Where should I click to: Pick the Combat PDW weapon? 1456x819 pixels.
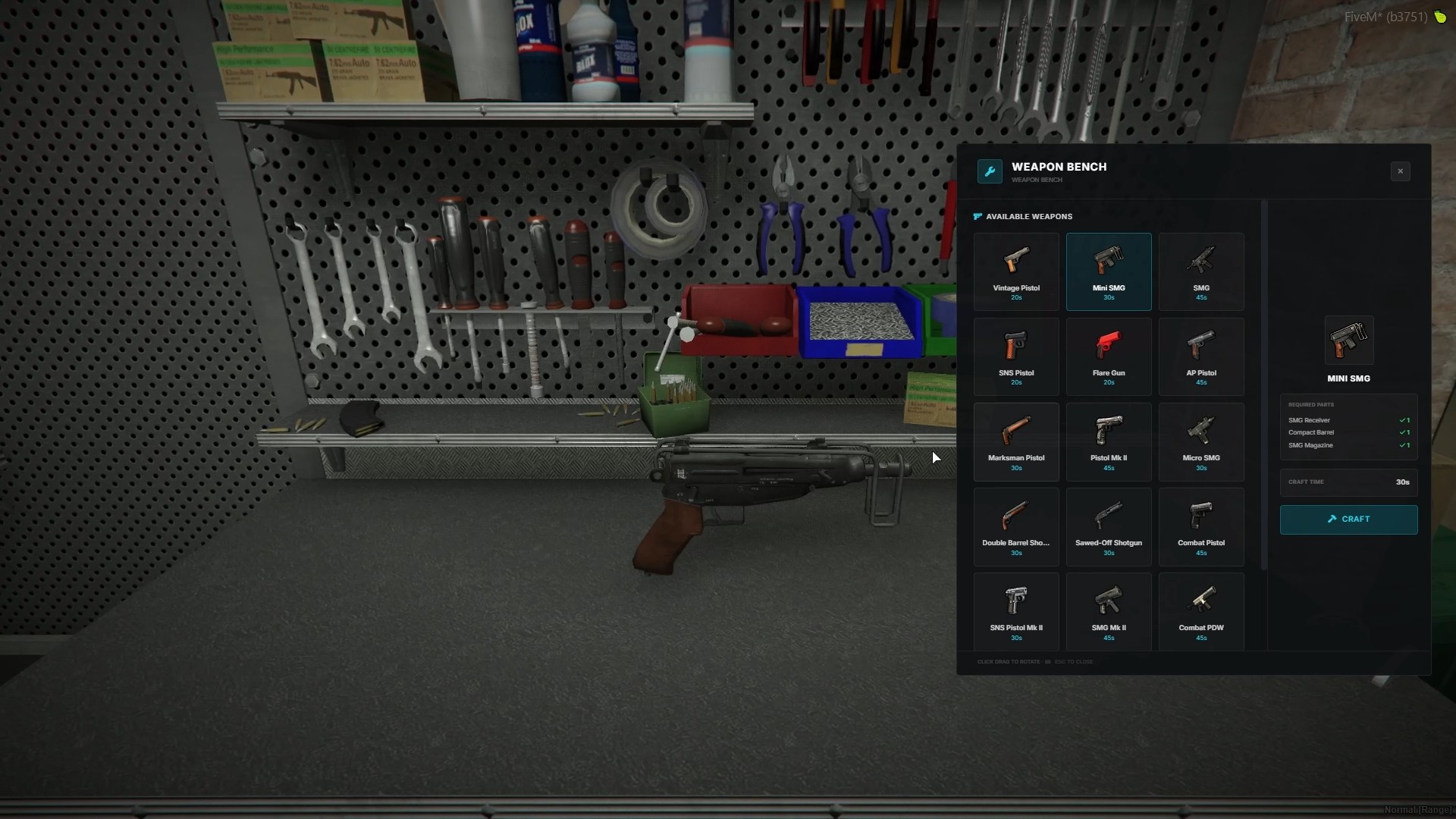[x=1201, y=611]
